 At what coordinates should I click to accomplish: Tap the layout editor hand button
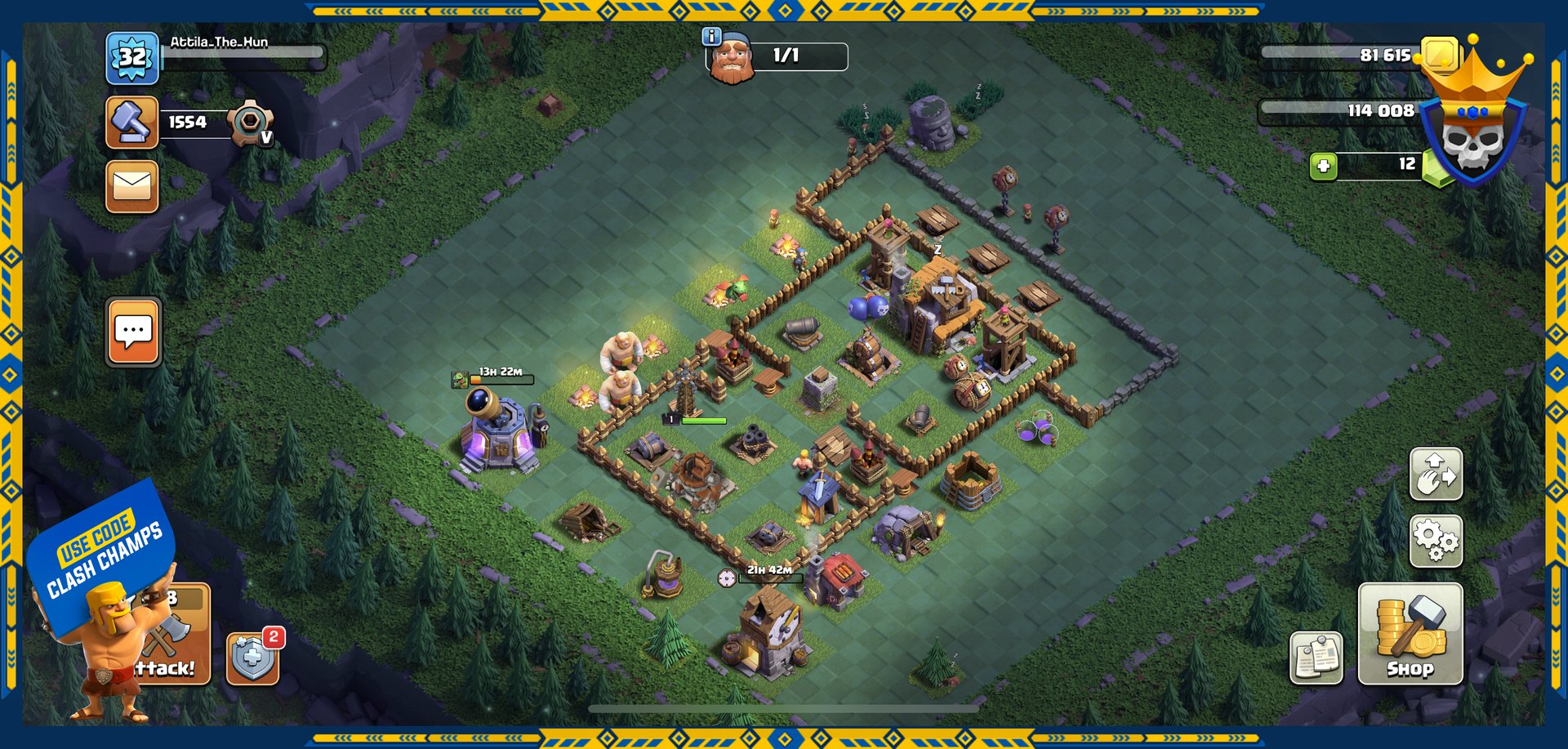(1436, 474)
